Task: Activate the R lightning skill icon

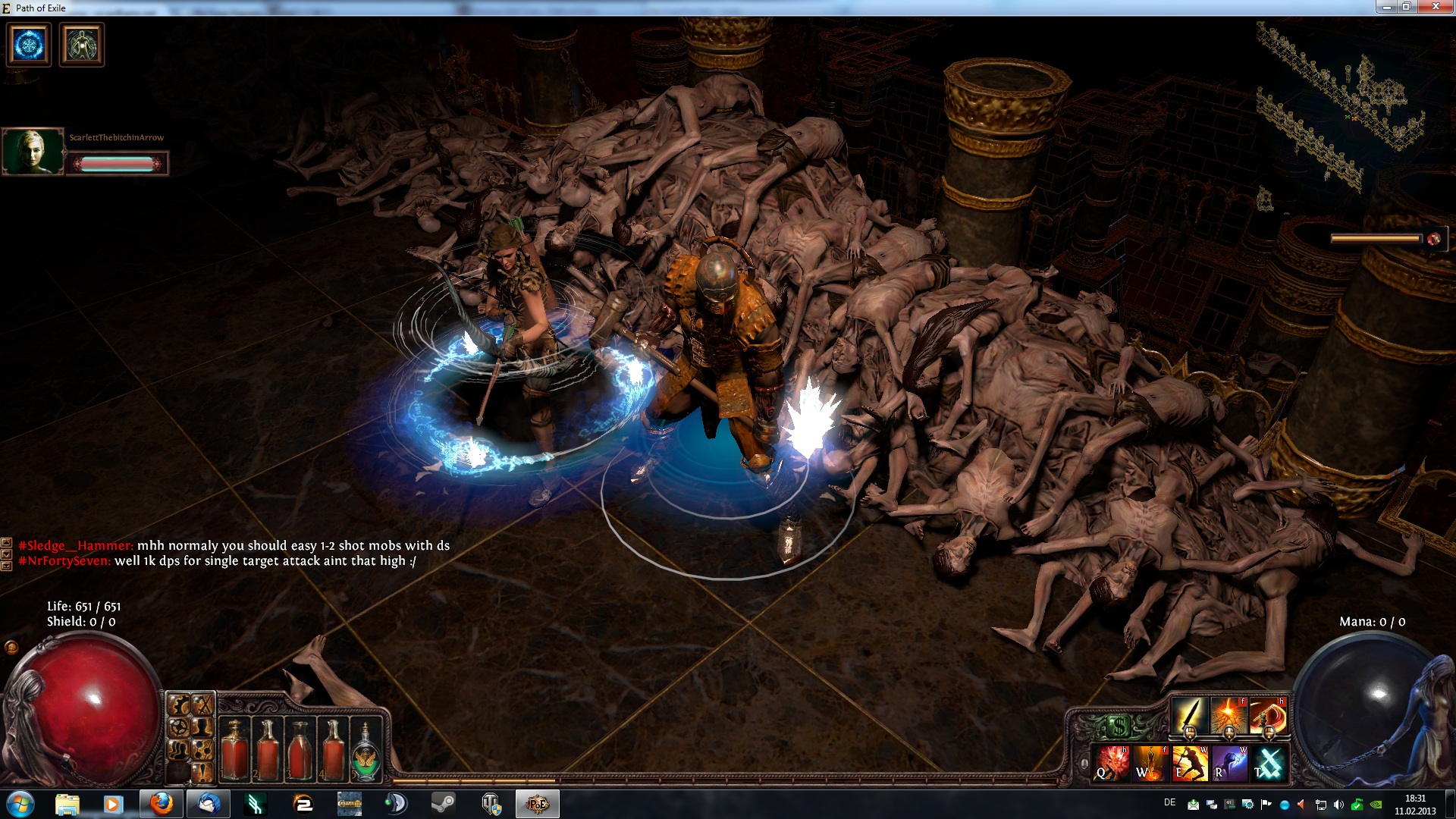Action: pos(1229,762)
